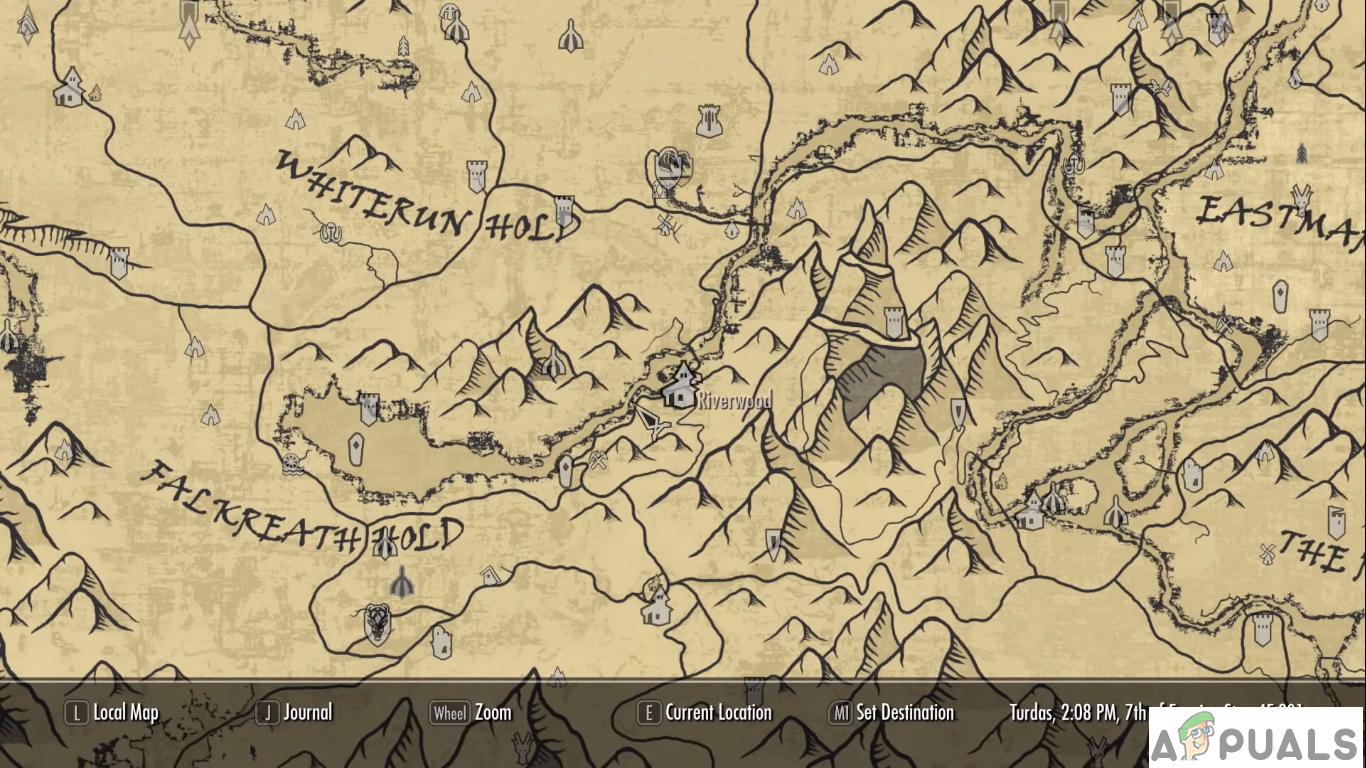Select the water wheel mill marker by the lake
Image resolution: width=1366 pixels, height=768 pixels.
(291, 462)
